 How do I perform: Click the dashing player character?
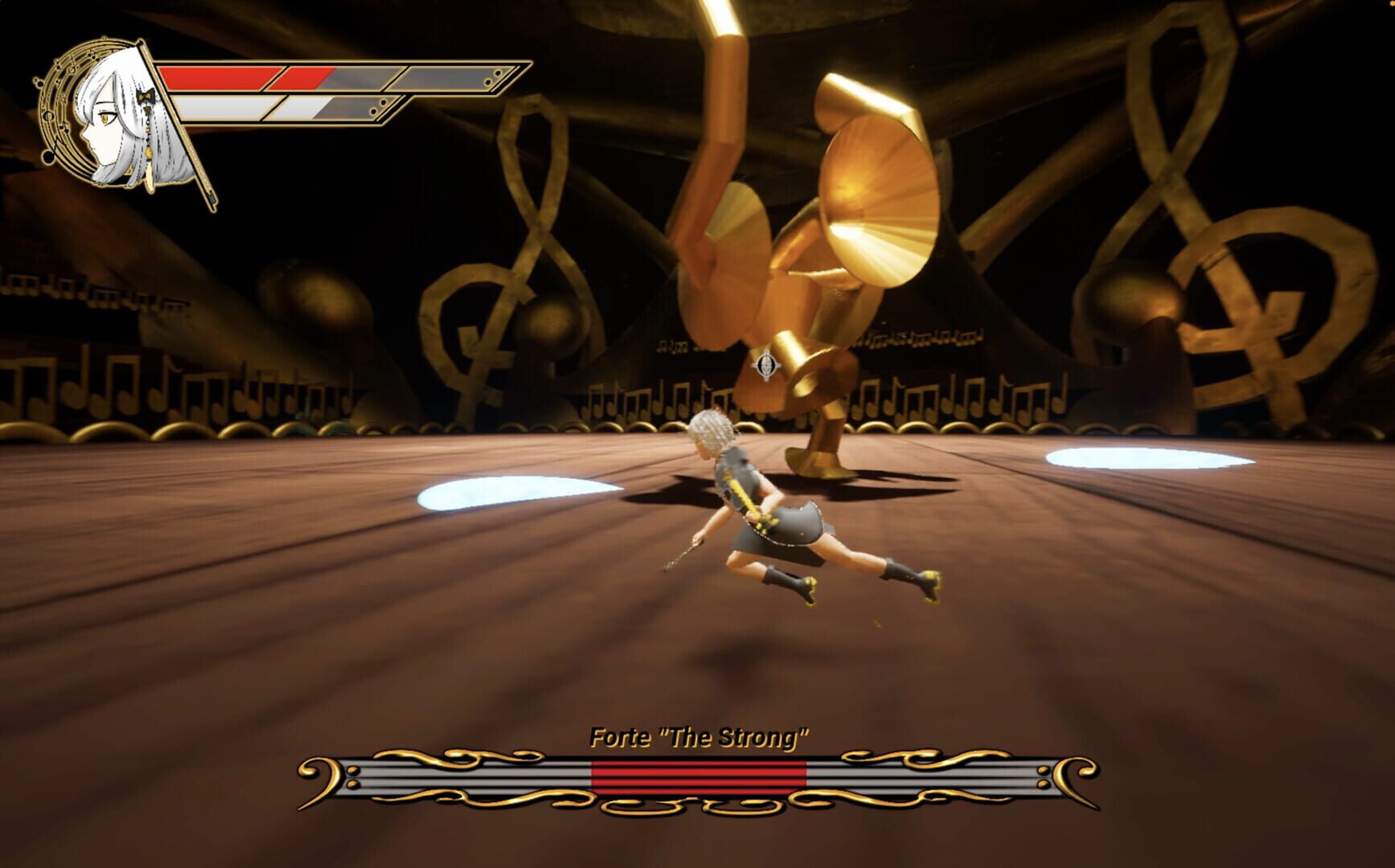click(772, 514)
